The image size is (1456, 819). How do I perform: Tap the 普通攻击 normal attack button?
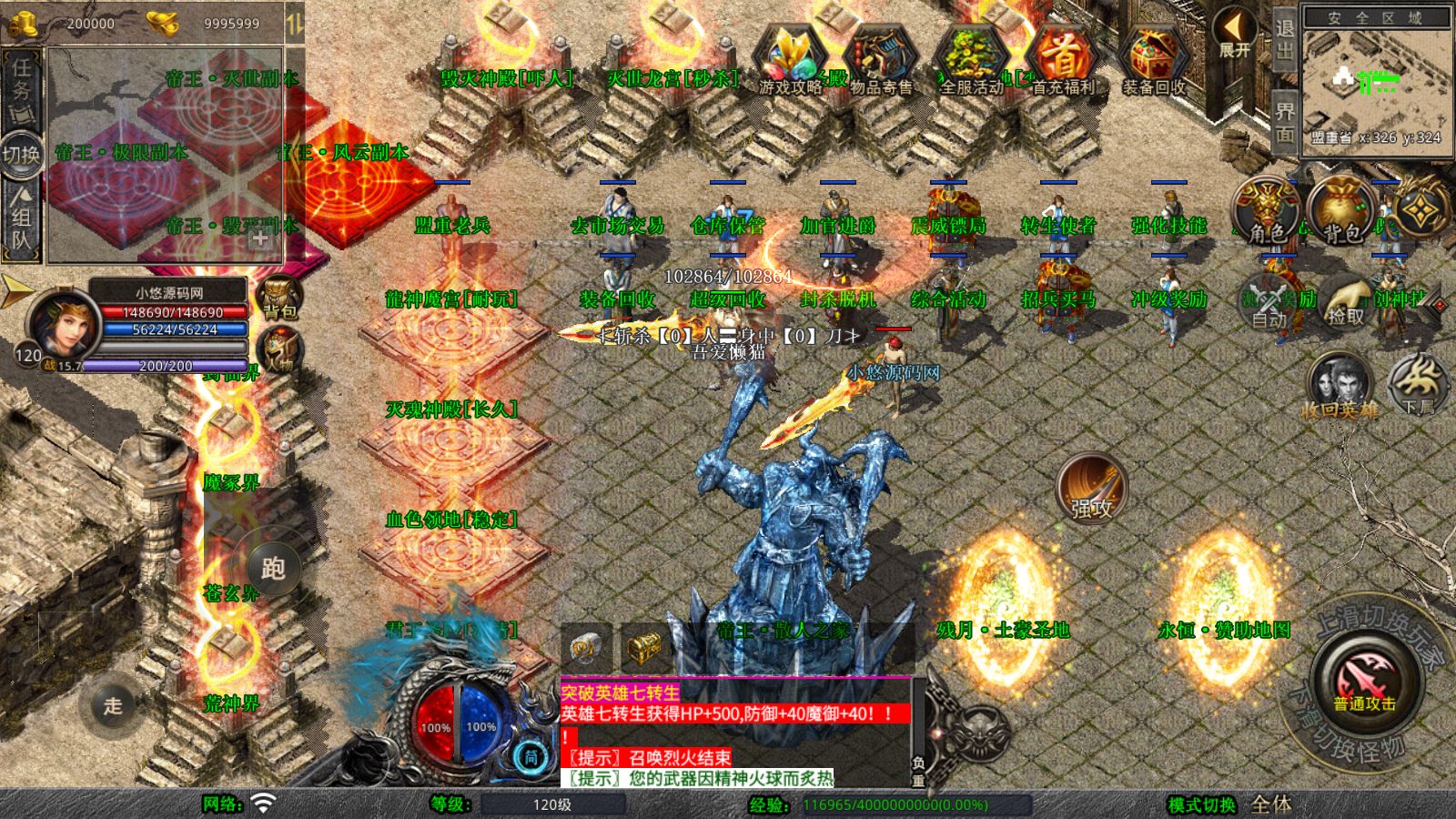pyautogui.click(x=1365, y=679)
